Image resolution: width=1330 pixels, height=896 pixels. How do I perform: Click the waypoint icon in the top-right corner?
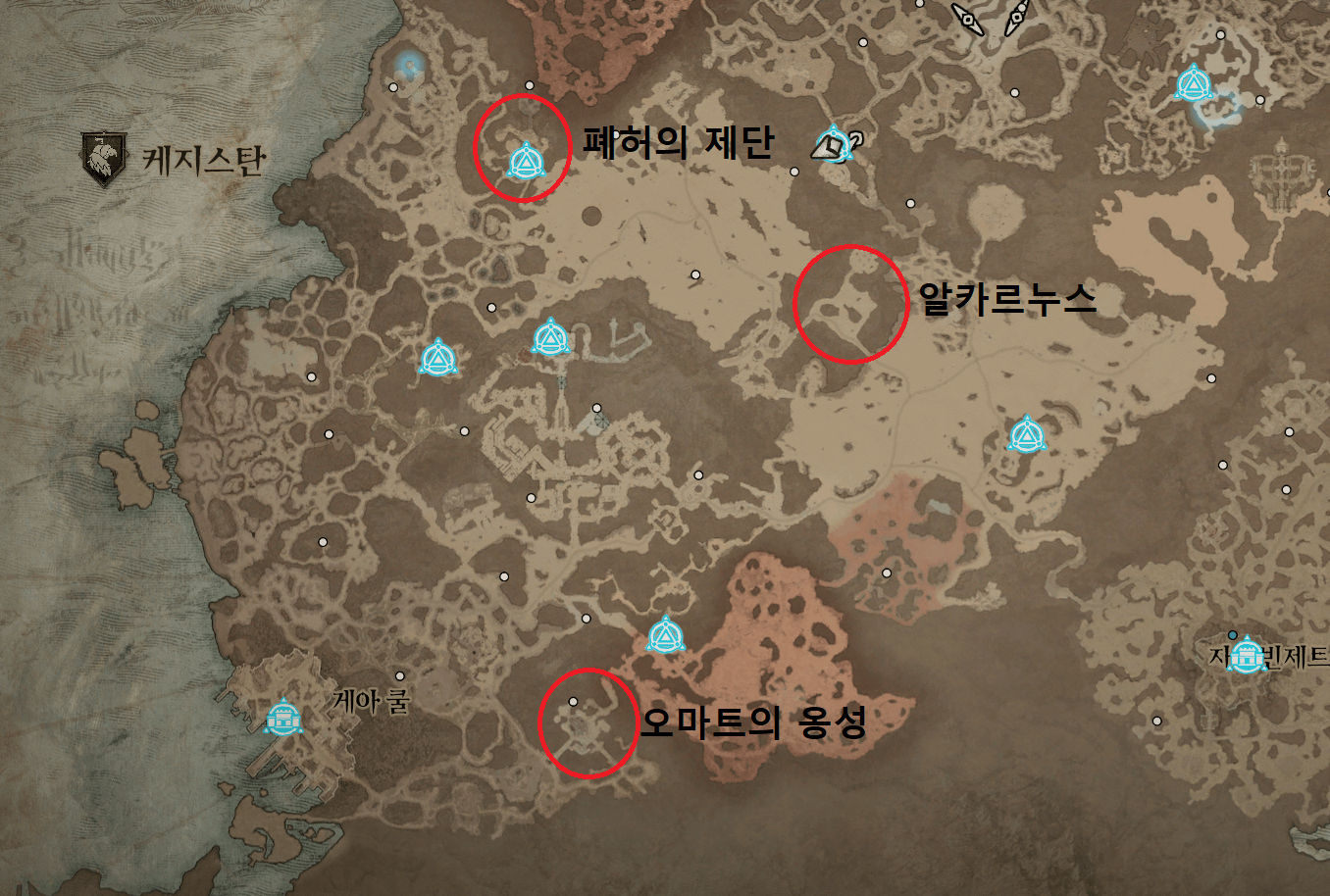1193,86
